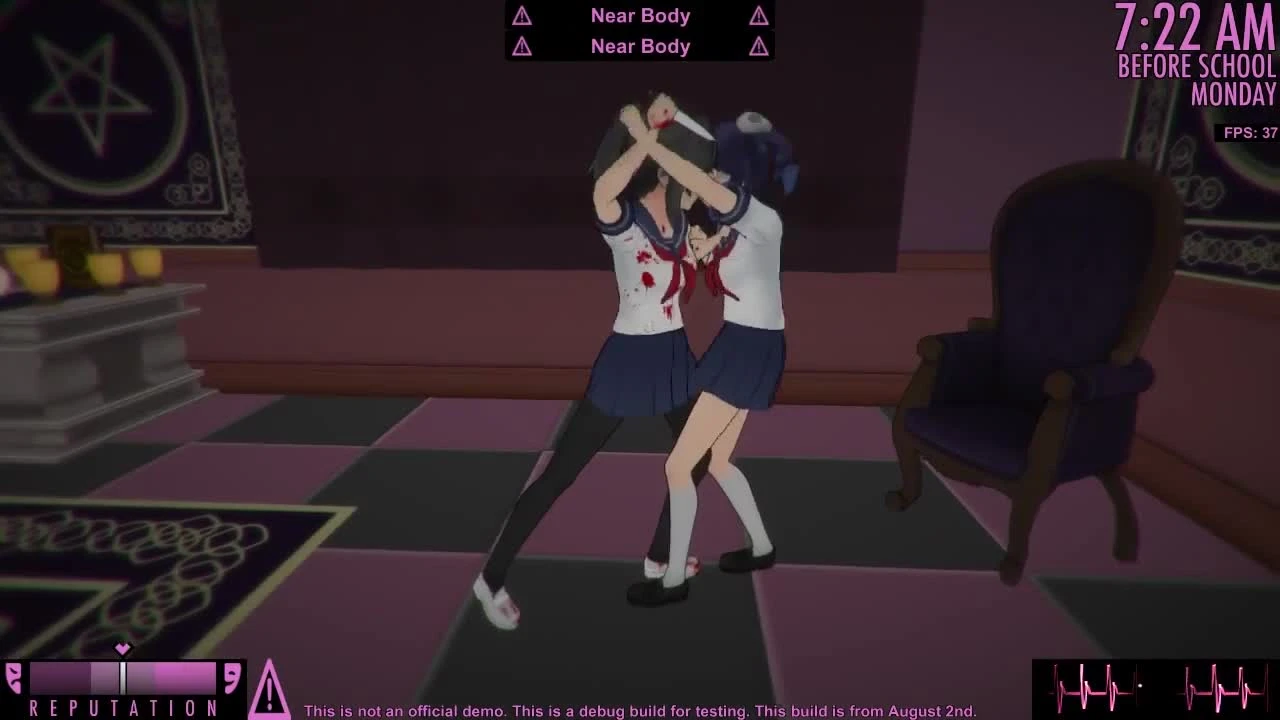Click the quote mark icon right of the Reputation bar

[x=232, y=677]
